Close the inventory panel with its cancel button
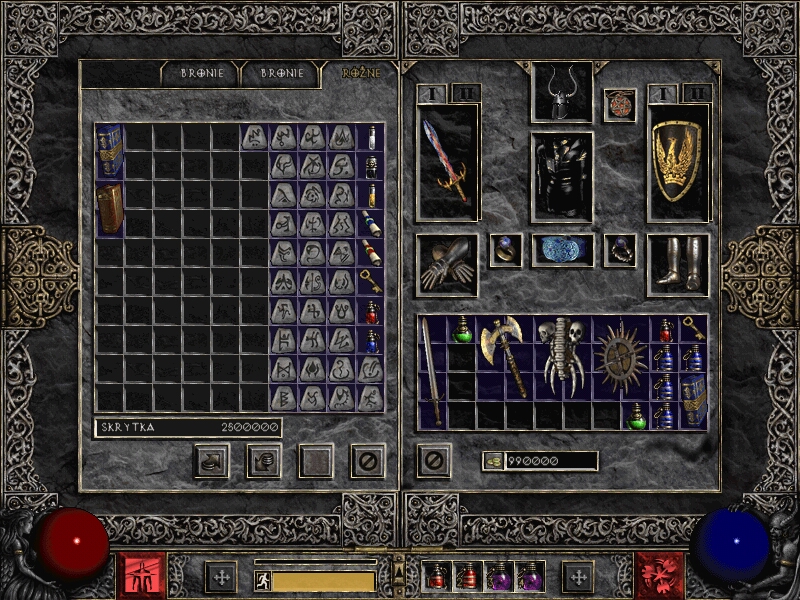 pyautogui.click(x=433, y=461)
